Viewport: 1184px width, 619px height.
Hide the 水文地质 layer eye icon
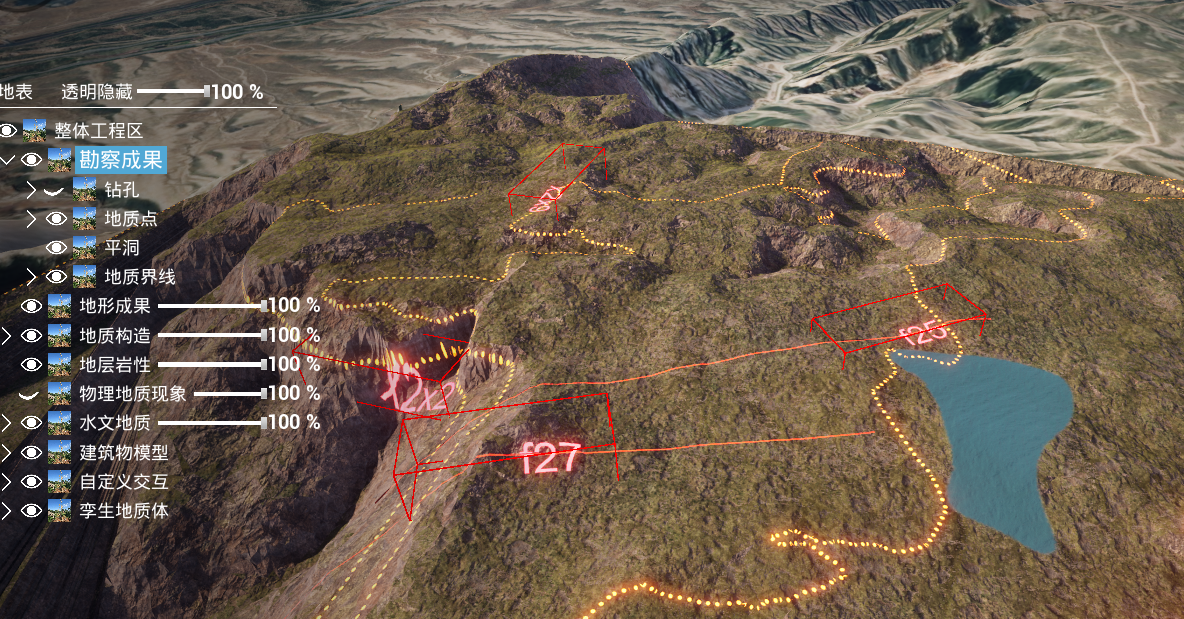coord(31,423)
